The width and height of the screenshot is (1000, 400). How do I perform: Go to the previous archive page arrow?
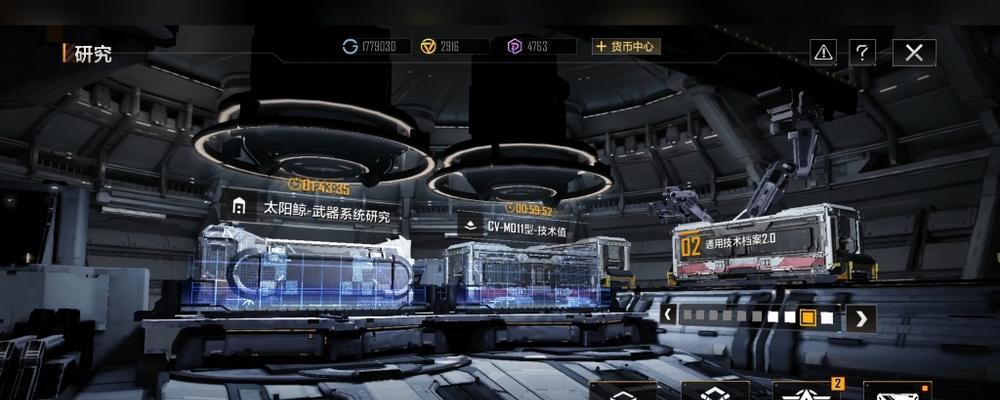click(668, 317)
